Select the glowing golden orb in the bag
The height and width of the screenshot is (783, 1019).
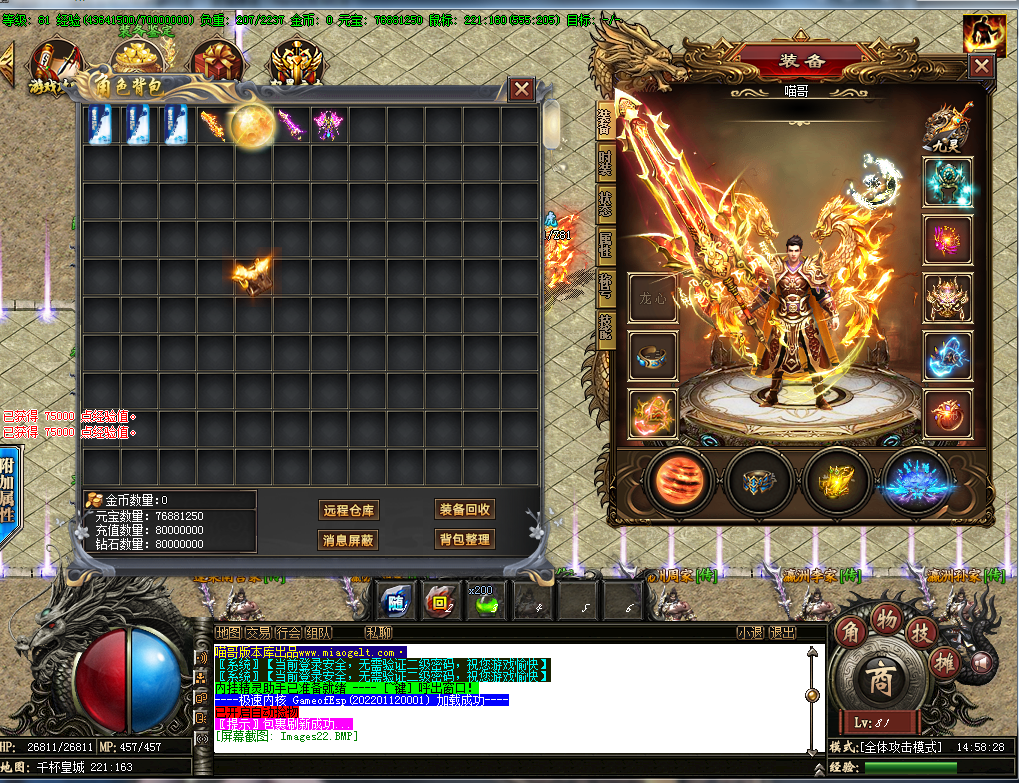252,125
